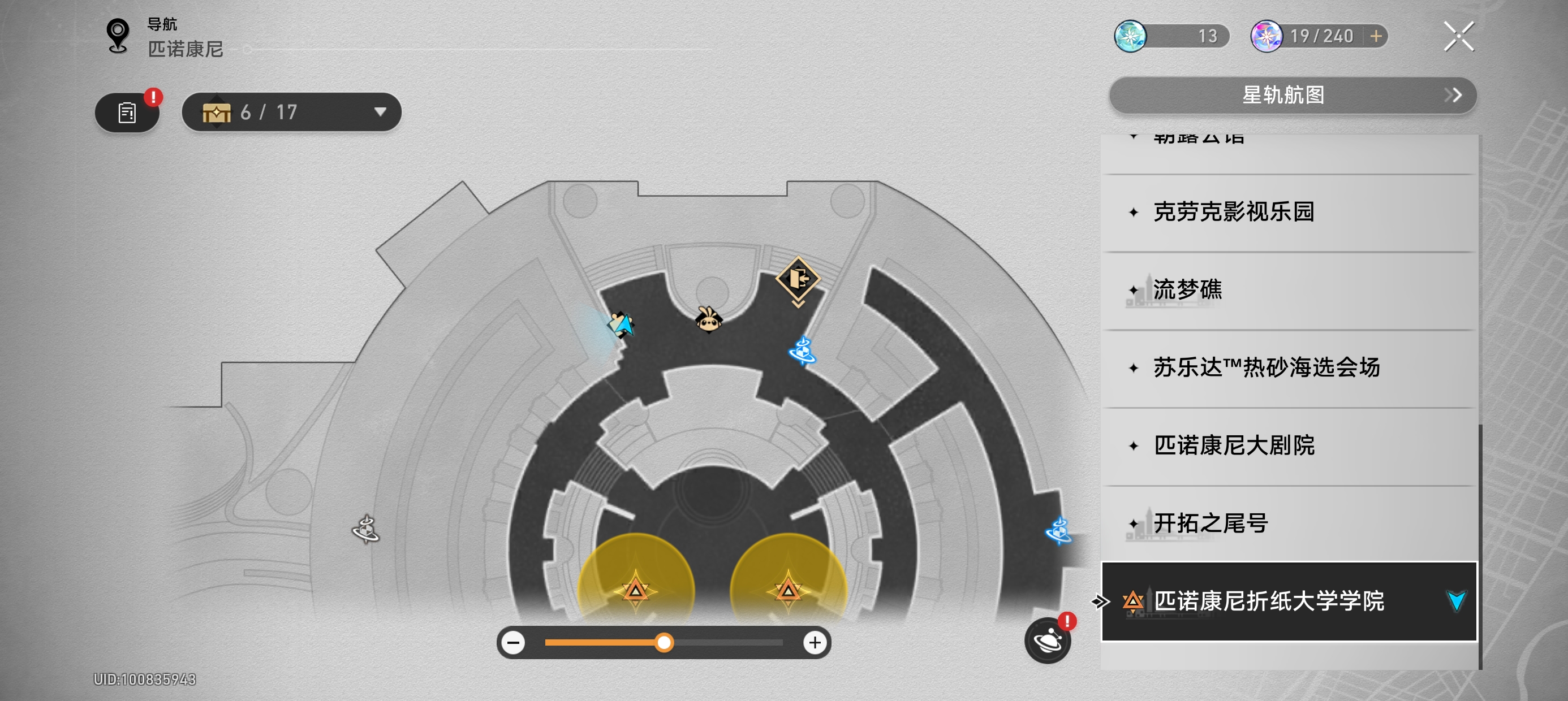The width and height of the screenshot is (1568, 701).
Task: Click the orange map zoom slider handle
Action: [x=664, y=643]
